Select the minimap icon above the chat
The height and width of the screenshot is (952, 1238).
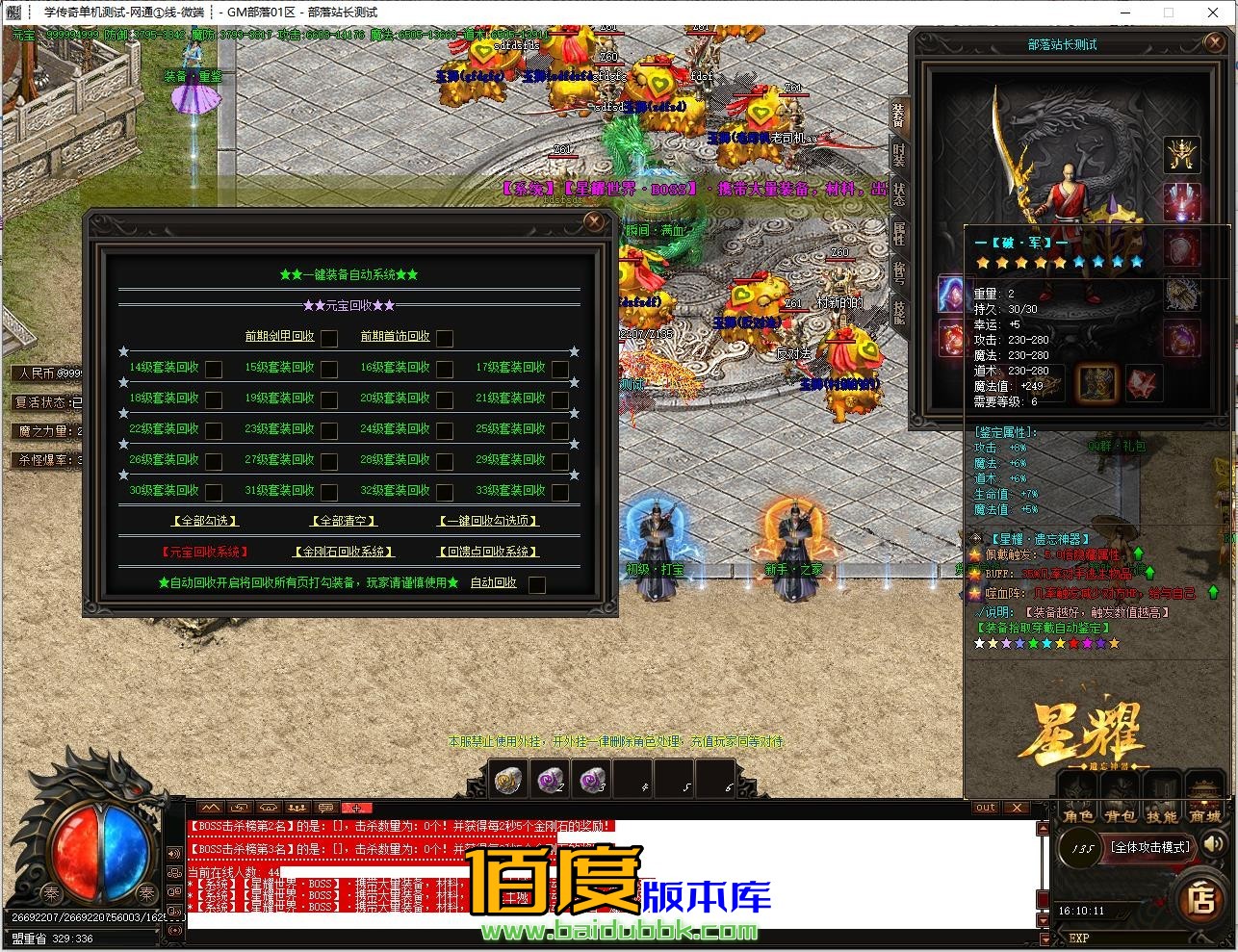pyautogui.click(x=210, y=808)
